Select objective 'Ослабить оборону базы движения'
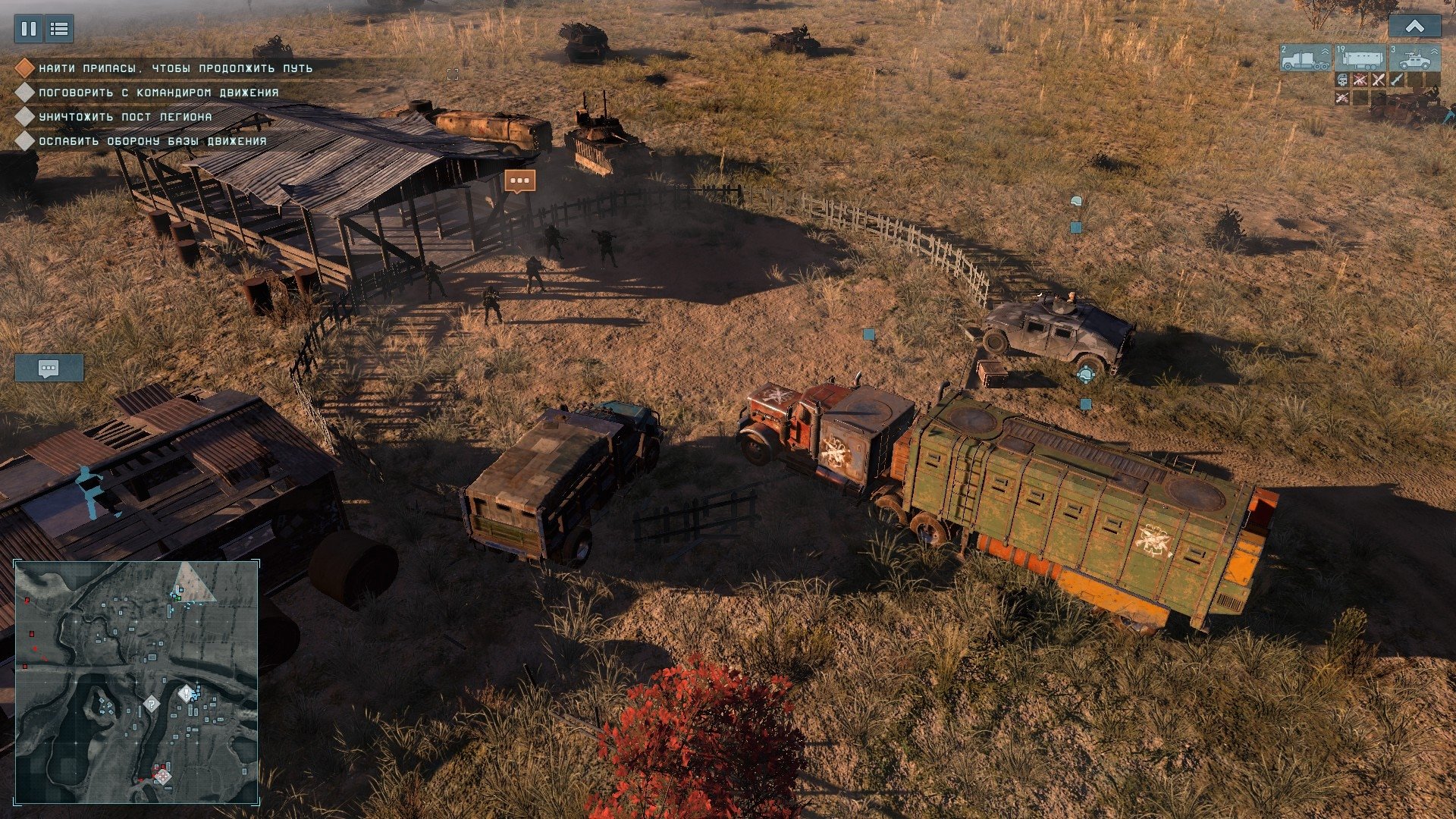Image resolution: width=1456 pixels, height=819 pixels. 152,141
